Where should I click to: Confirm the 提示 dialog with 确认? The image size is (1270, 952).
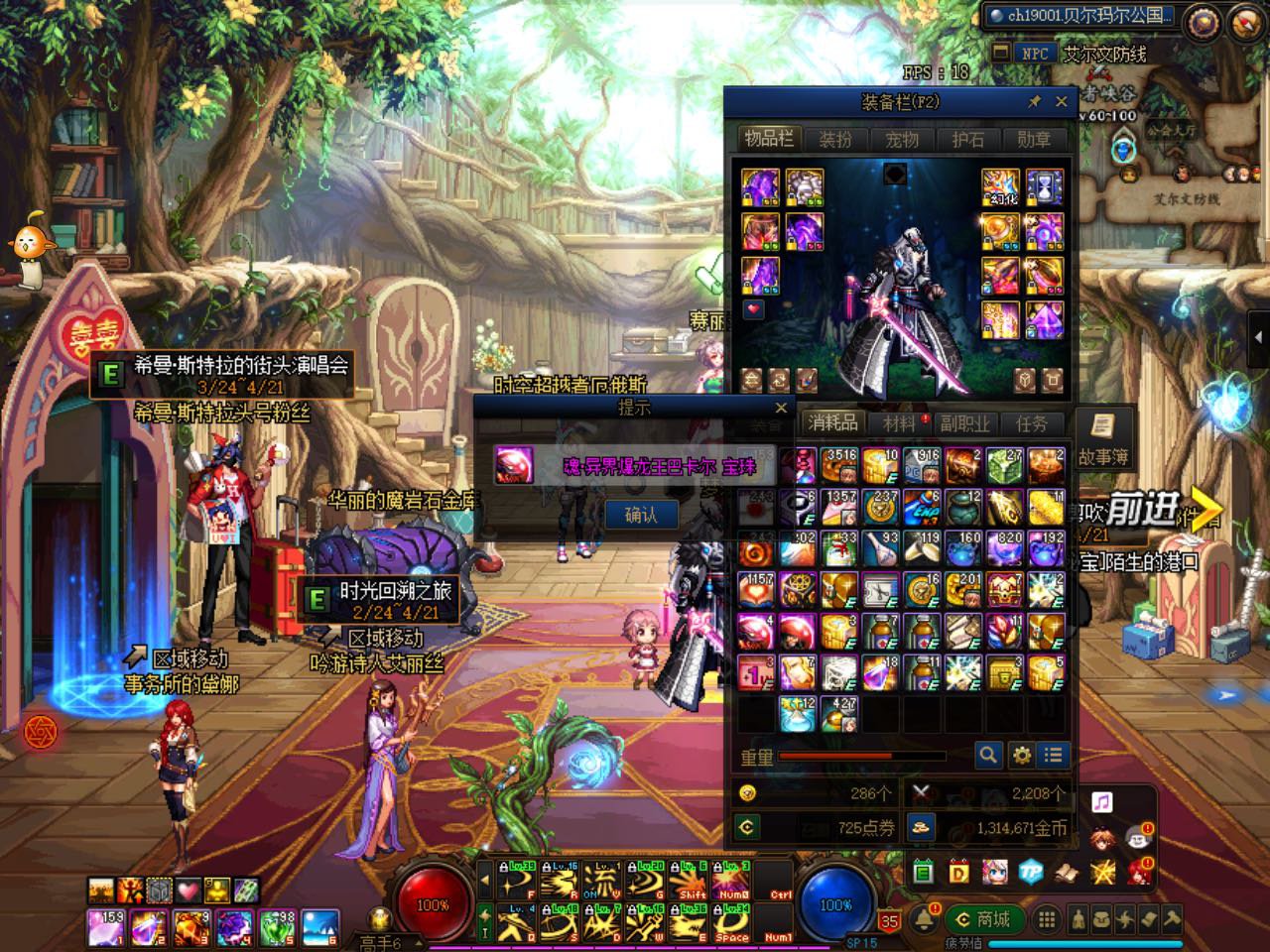tap(641, 514)
